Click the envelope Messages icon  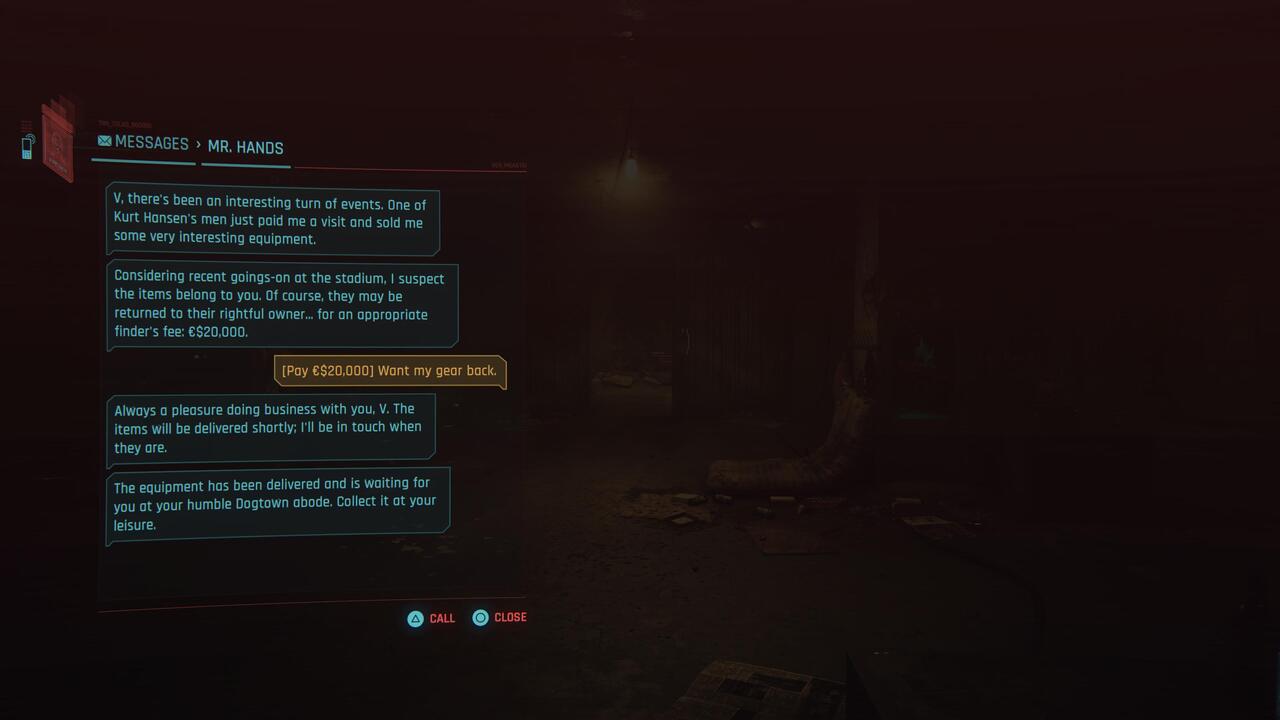[104, 141]
